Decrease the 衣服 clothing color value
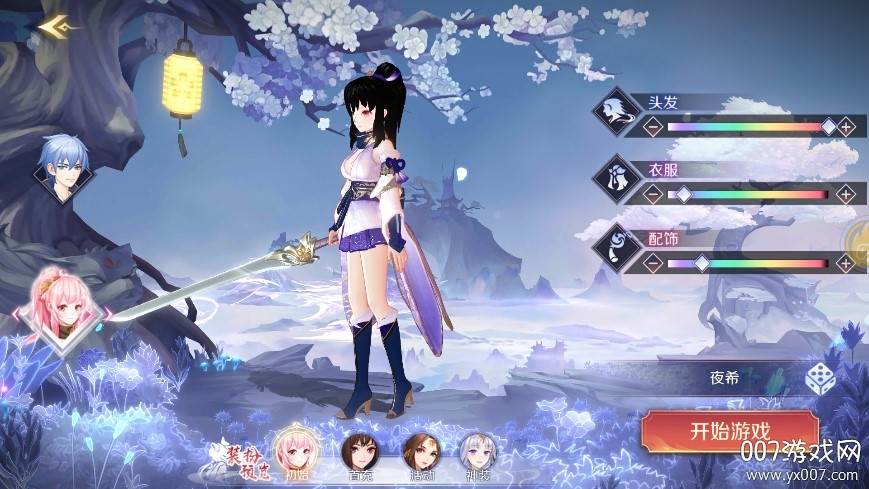 (652, 194)
